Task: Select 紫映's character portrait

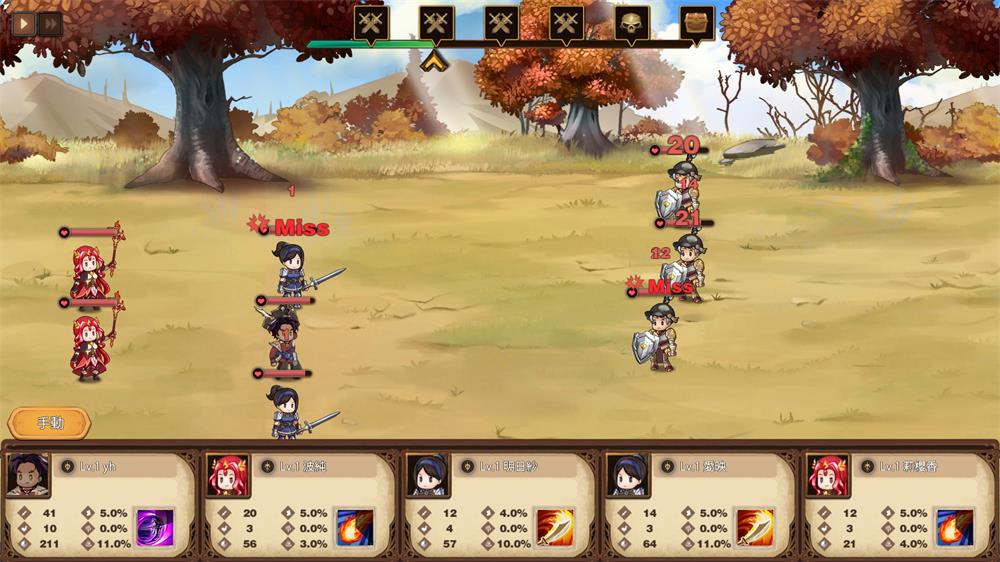Action: pos(628,474)
